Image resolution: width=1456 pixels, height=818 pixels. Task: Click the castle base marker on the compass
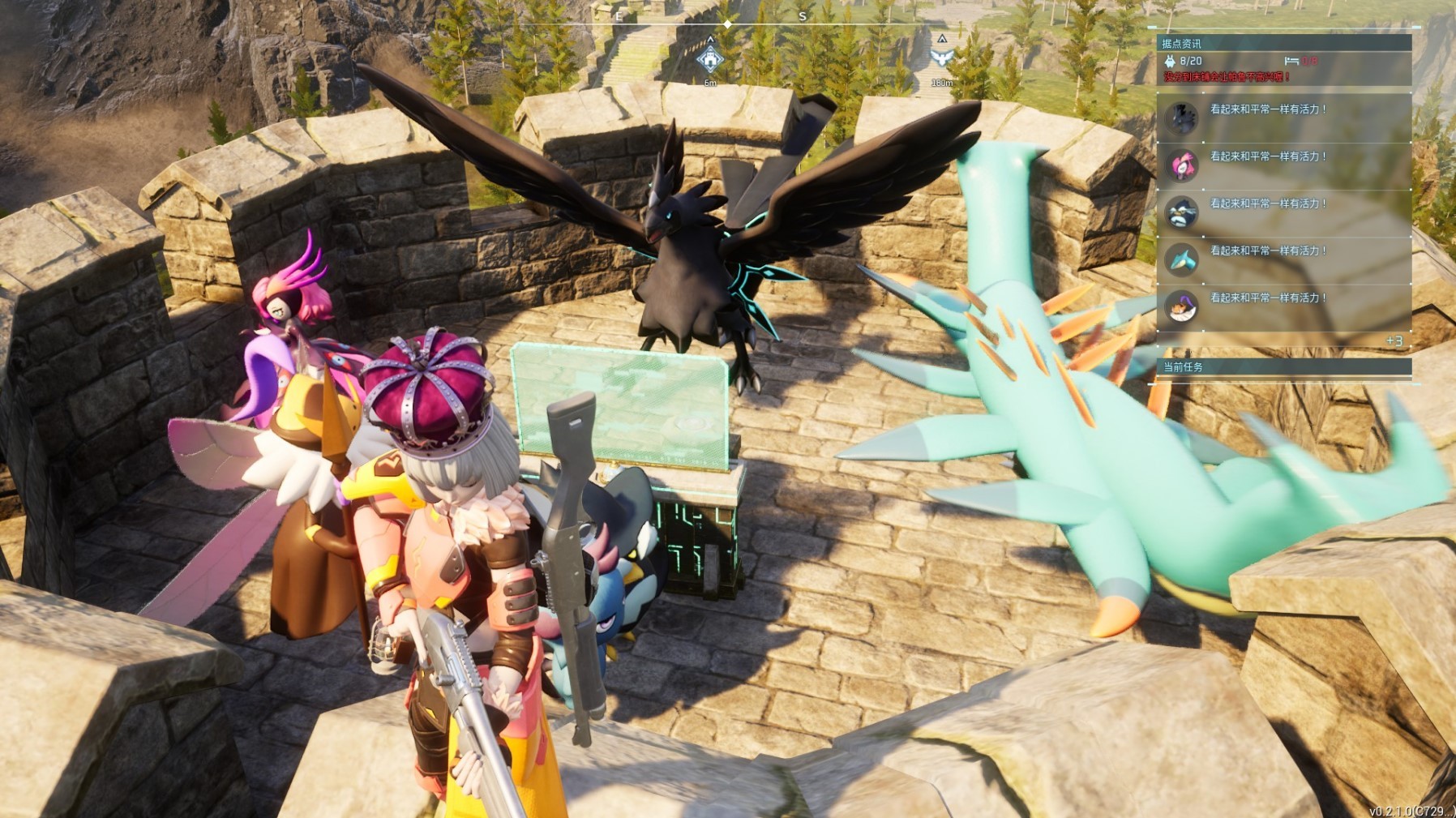(x=710, y=59)
